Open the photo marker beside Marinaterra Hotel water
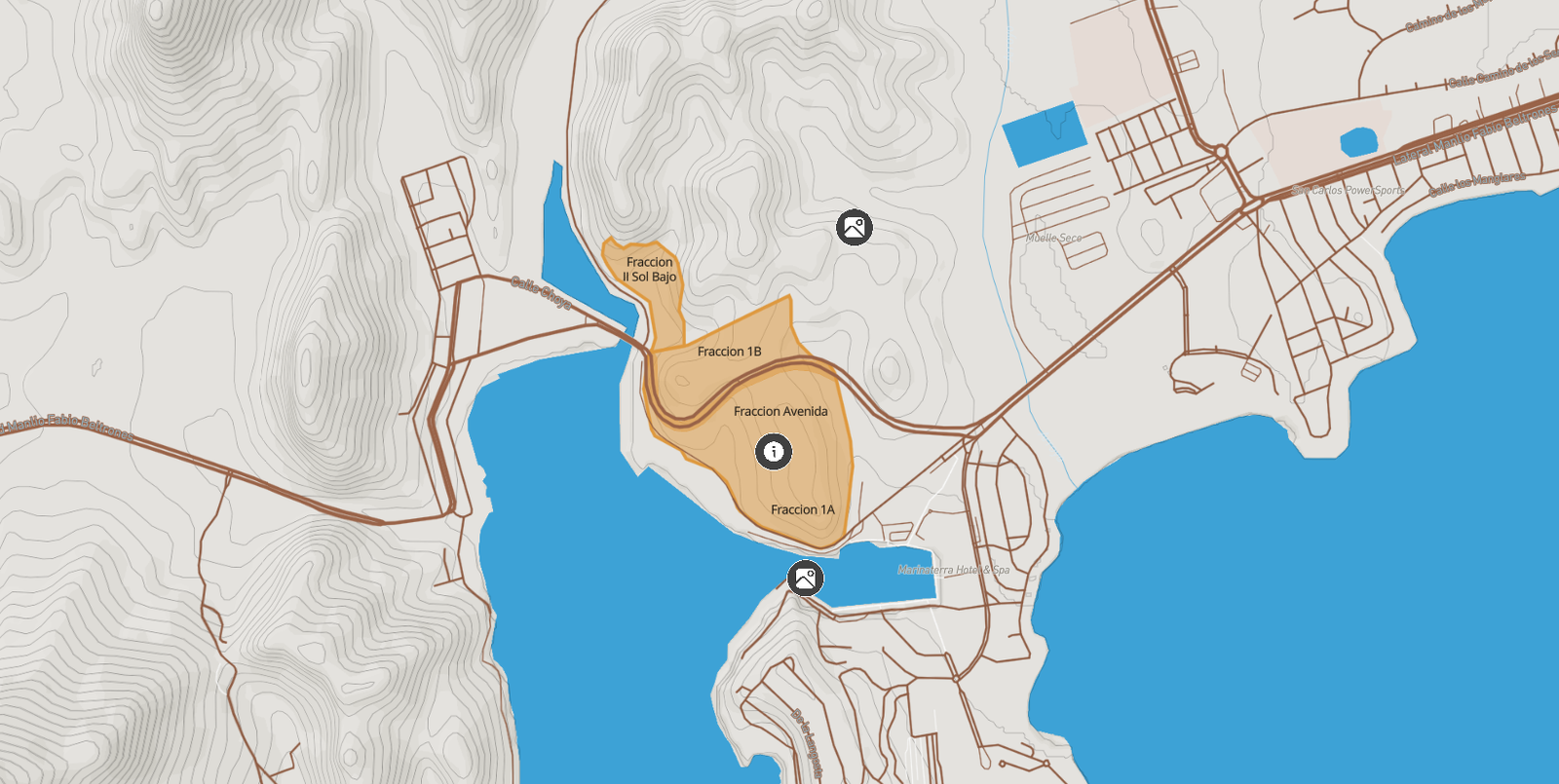 point(805,579)
